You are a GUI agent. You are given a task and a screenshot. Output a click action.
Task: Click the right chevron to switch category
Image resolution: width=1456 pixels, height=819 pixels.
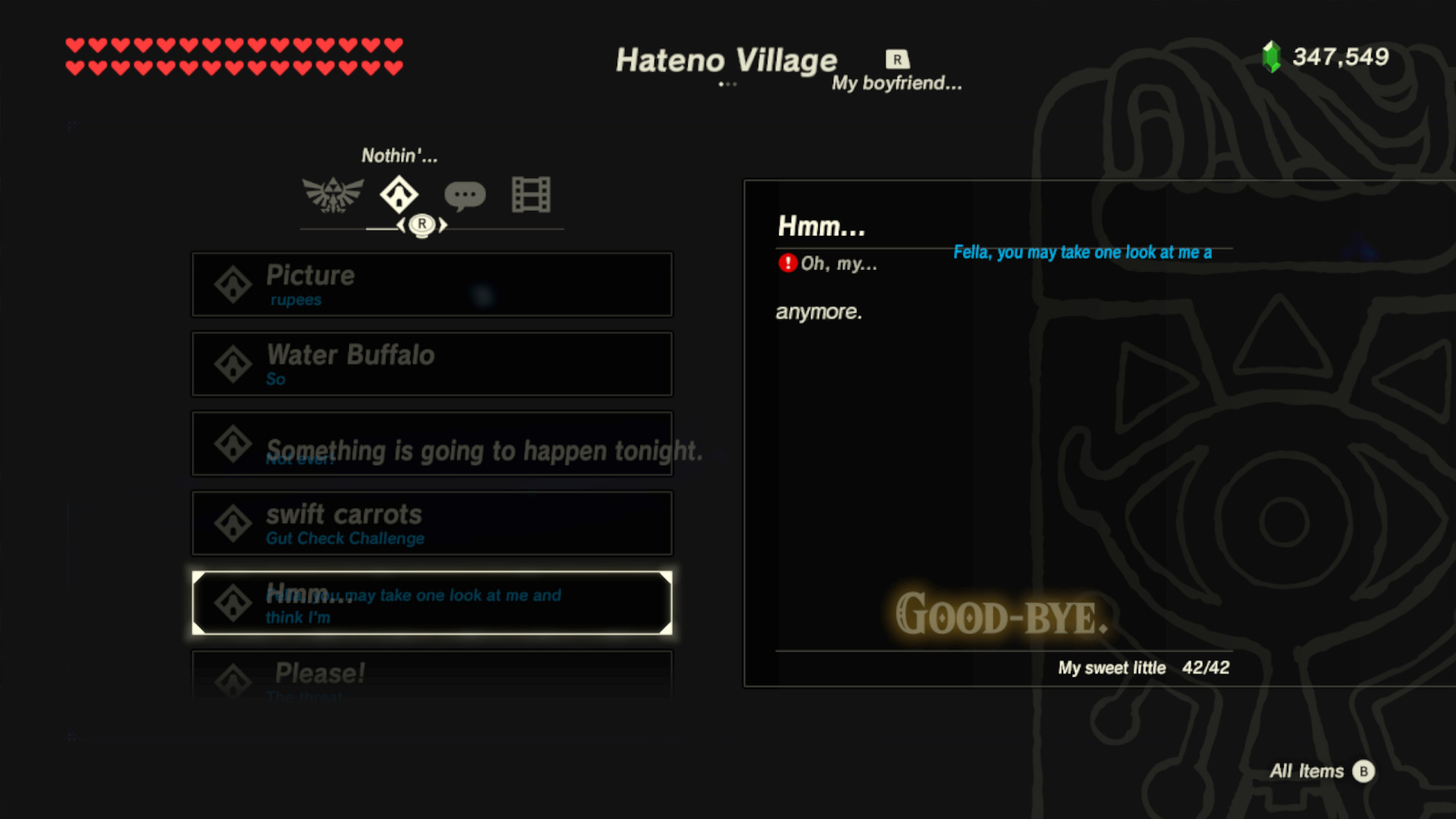pyautogui.click(x=443, y=225)
